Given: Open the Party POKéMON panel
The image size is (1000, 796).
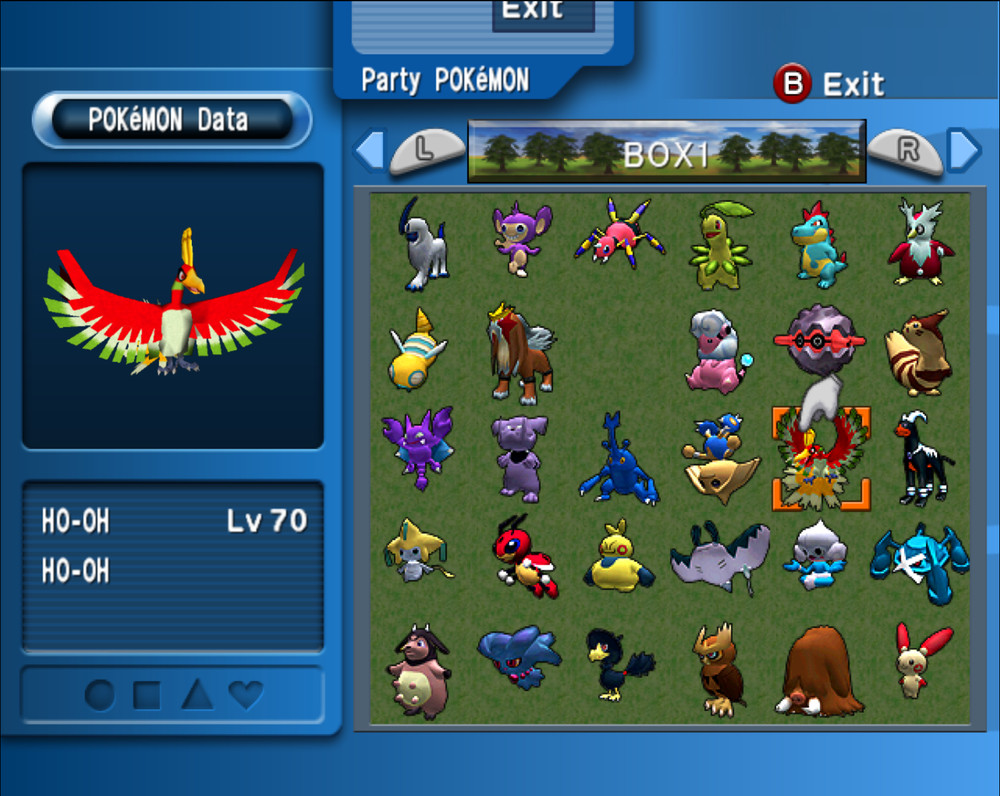Looking at the screenshot, I should (445, 80).
